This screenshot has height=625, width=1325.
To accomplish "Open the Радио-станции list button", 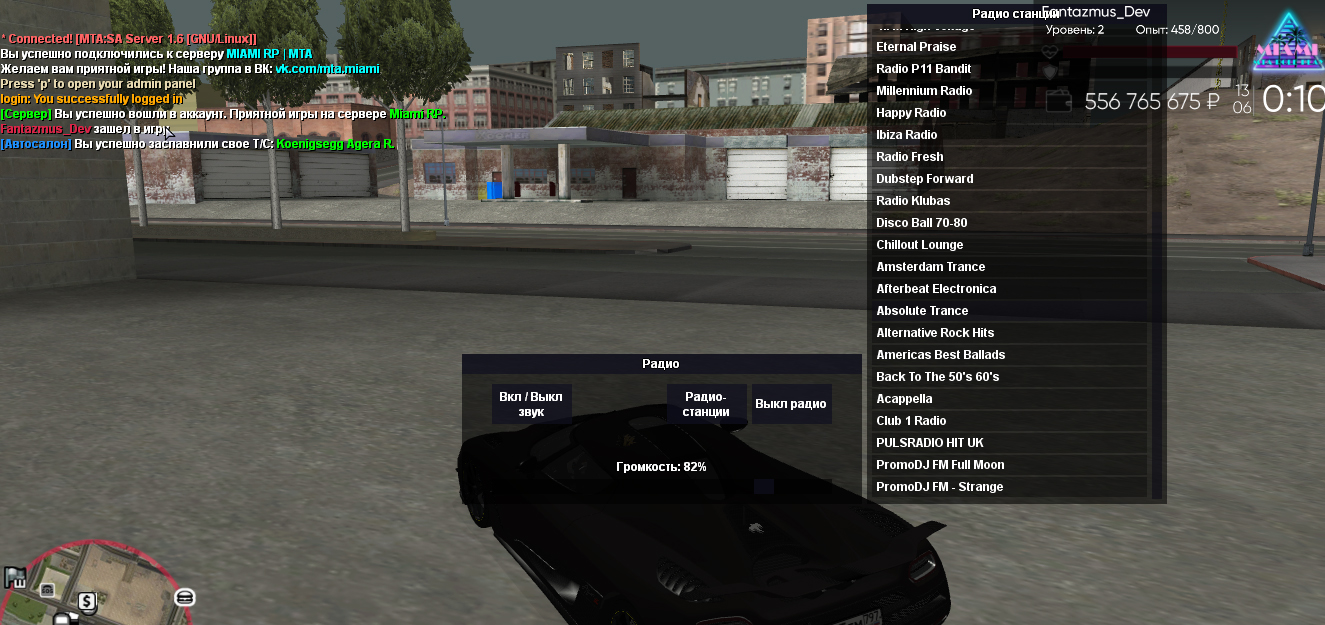I will pos(706,404).
